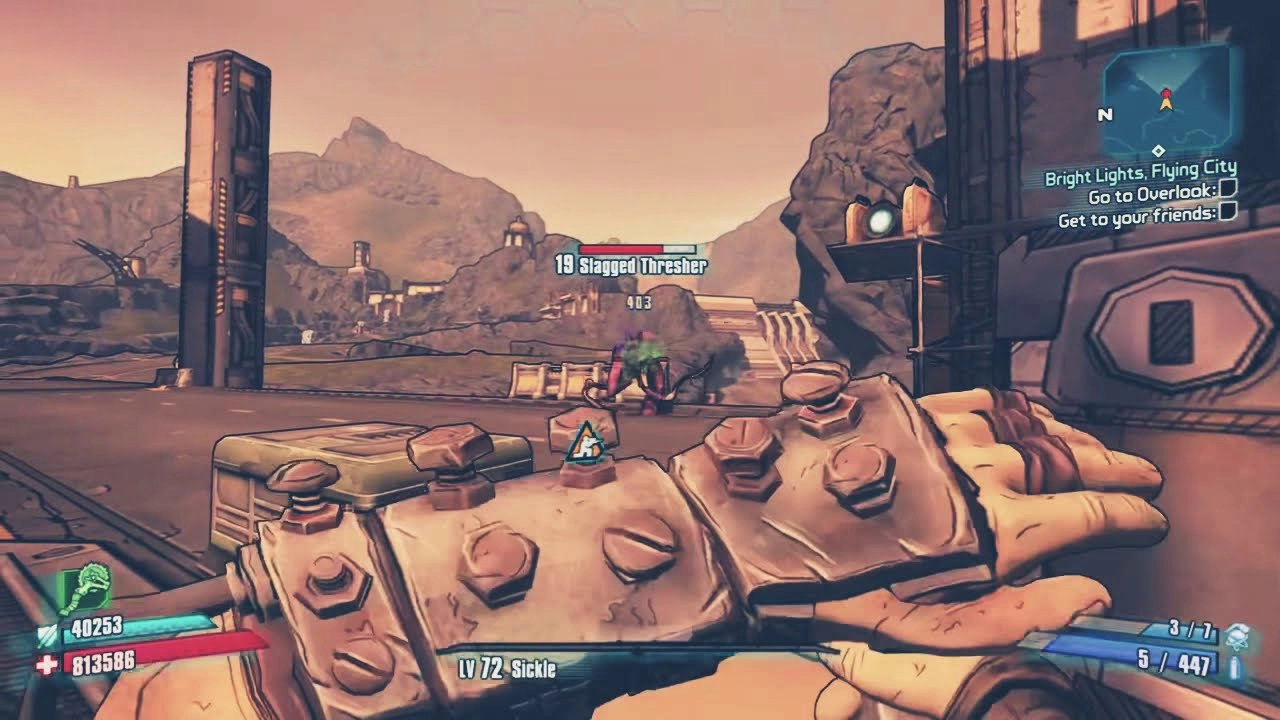The image size is (1280, 720).
Task: Tick the Get to your friends checkbox
Action: click(x=1229, y=212)
